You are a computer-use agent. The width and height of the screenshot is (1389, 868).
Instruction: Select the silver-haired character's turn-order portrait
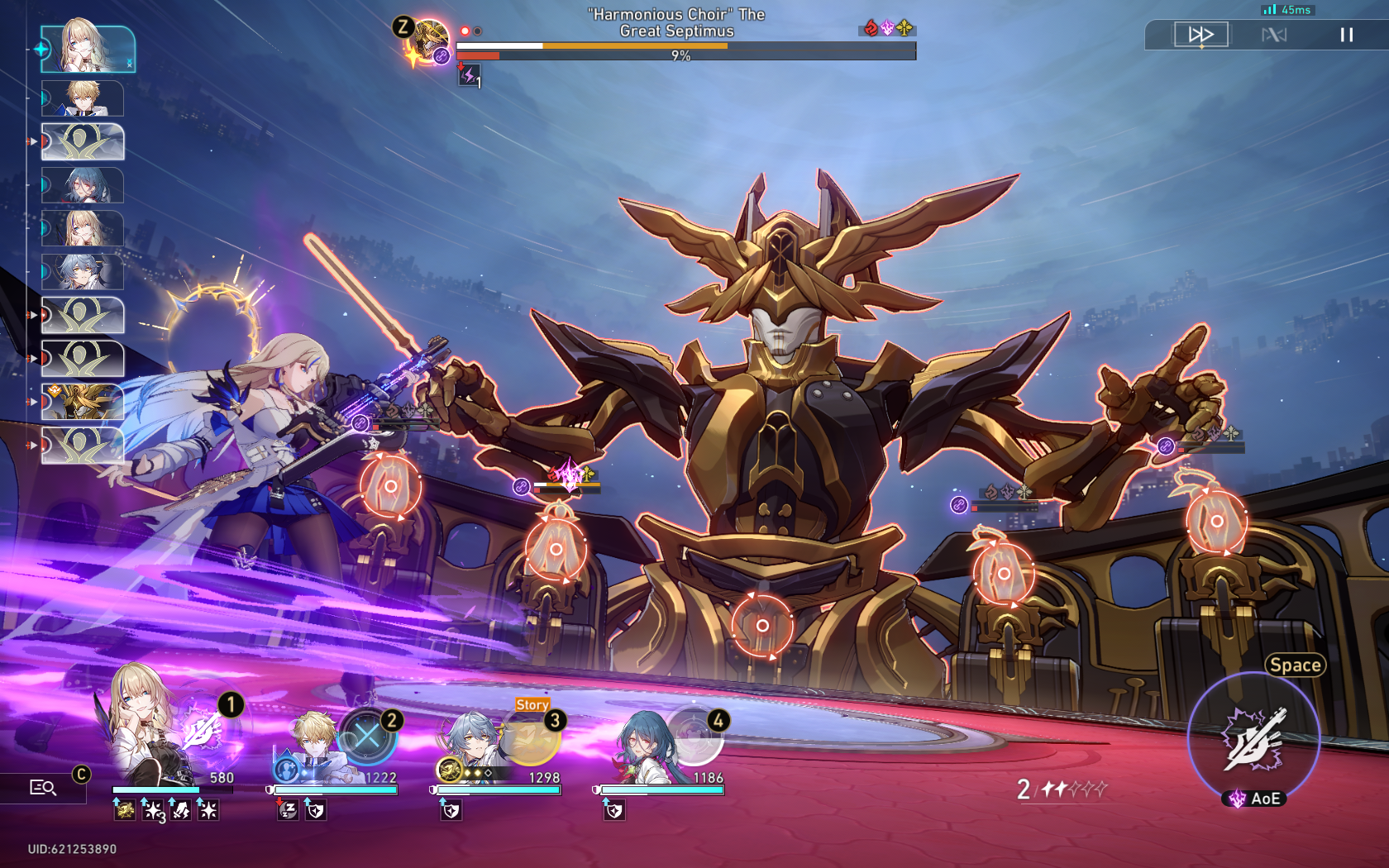(x=83, y=272)
